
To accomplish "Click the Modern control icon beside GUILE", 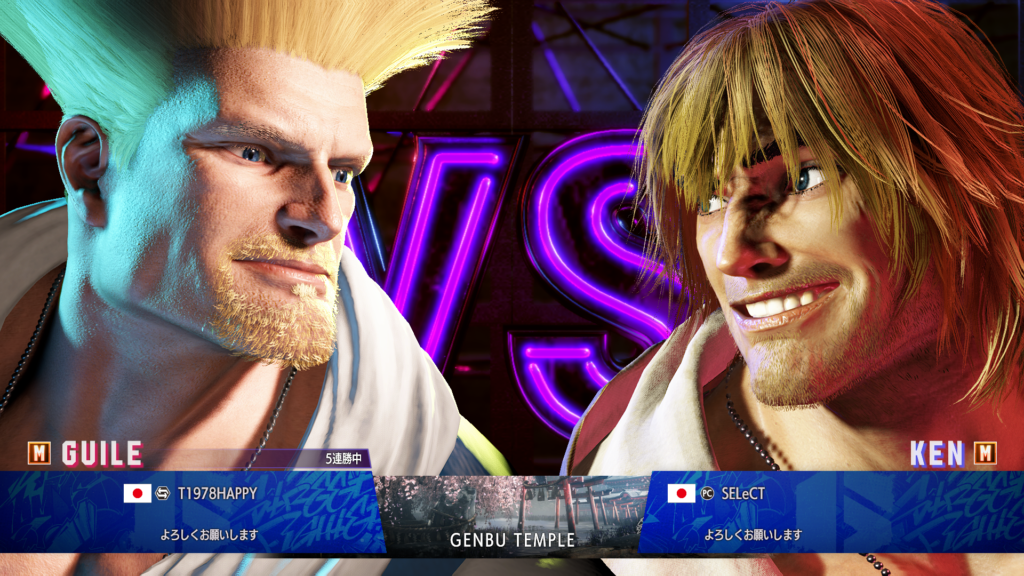I will point(39,454).
